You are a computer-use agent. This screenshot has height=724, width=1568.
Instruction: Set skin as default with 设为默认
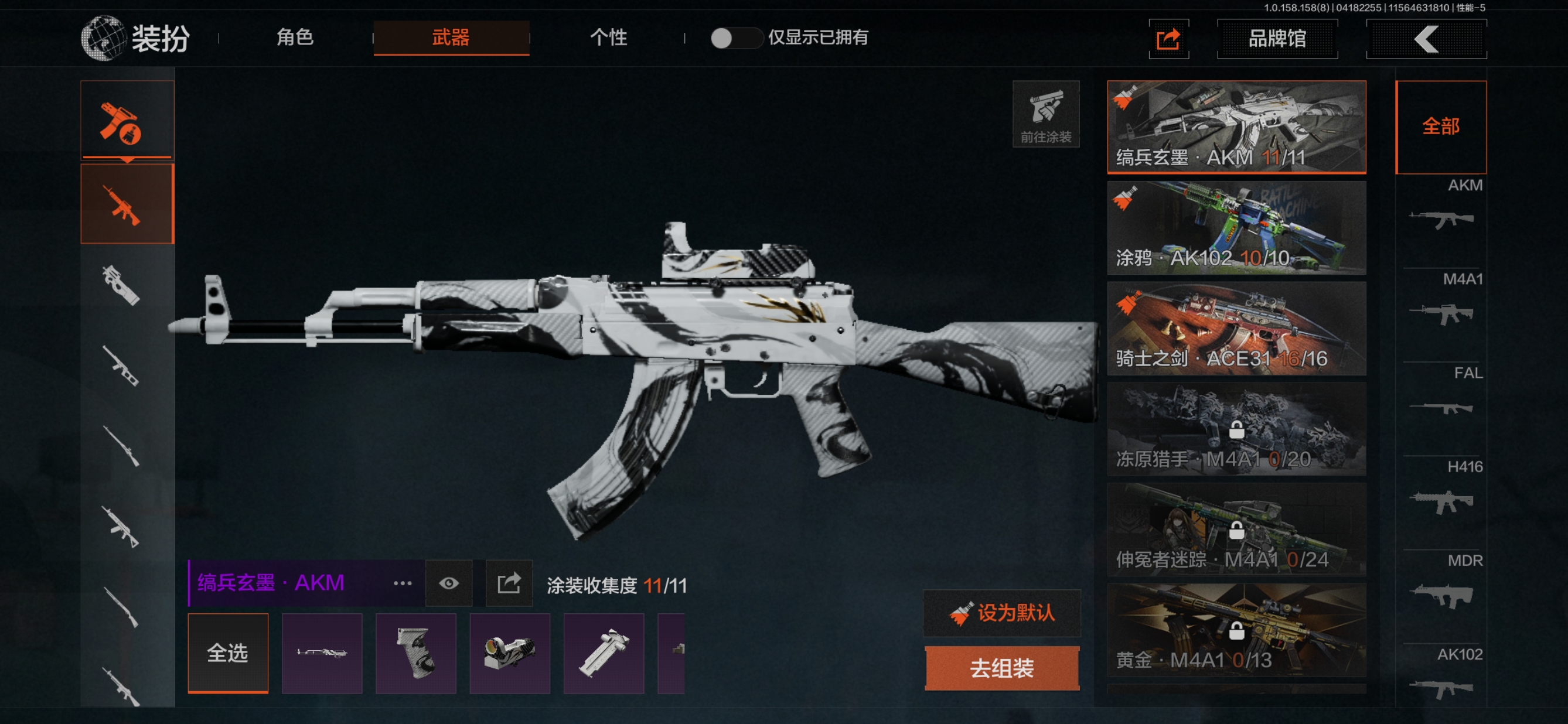tap(1002, 613)
